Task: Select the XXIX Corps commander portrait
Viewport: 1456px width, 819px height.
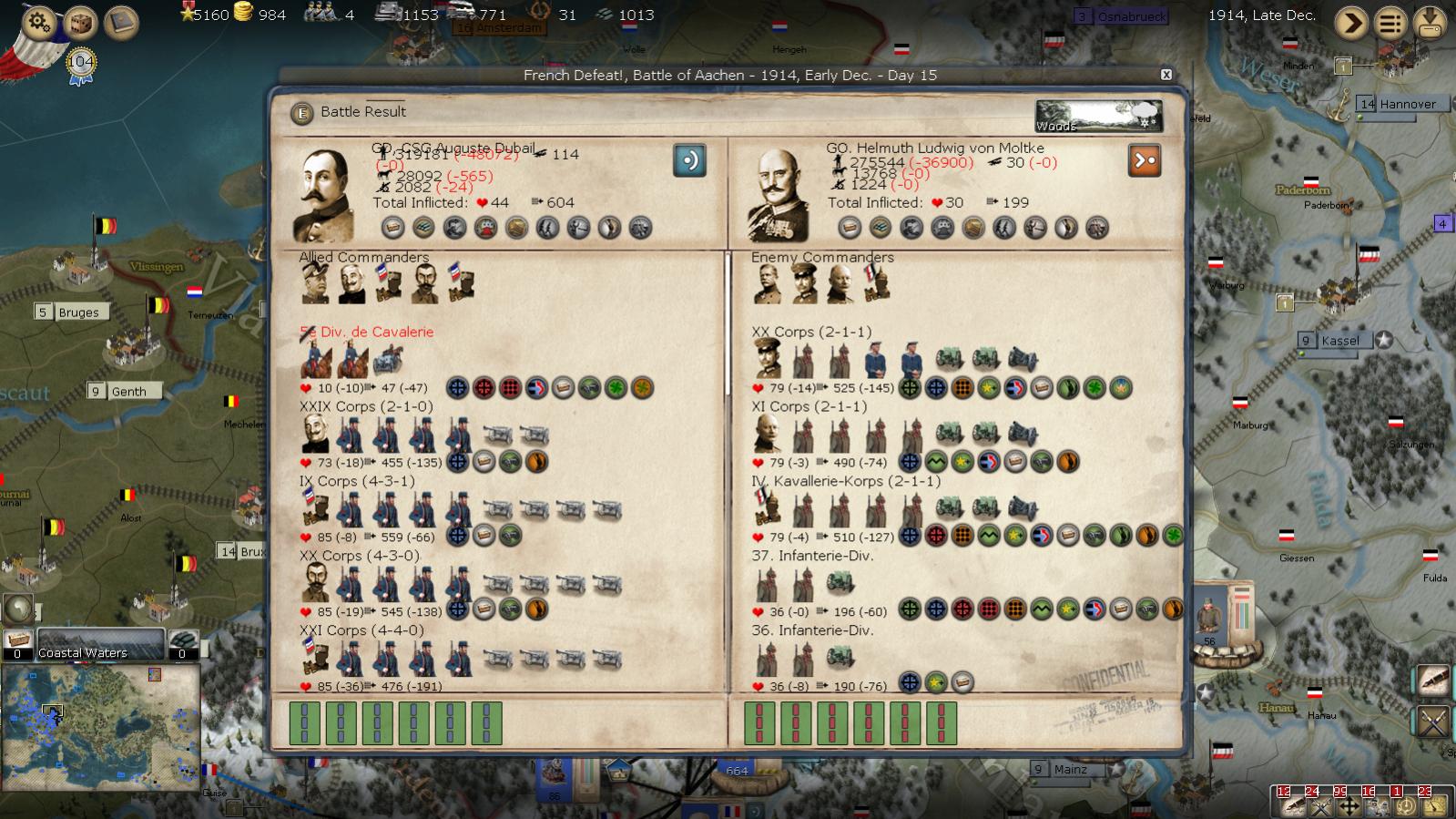Action: (x=315, y=434)
